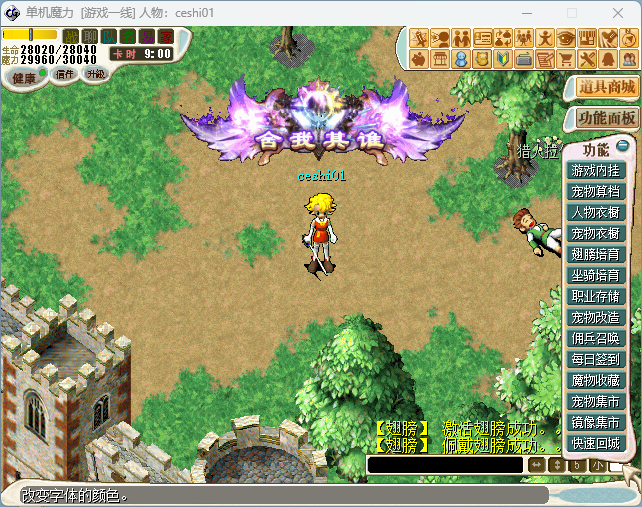The image size is (642, 507).
Task: Select 游戏内挂 from the function list
Action: click(x=596, y=170)
